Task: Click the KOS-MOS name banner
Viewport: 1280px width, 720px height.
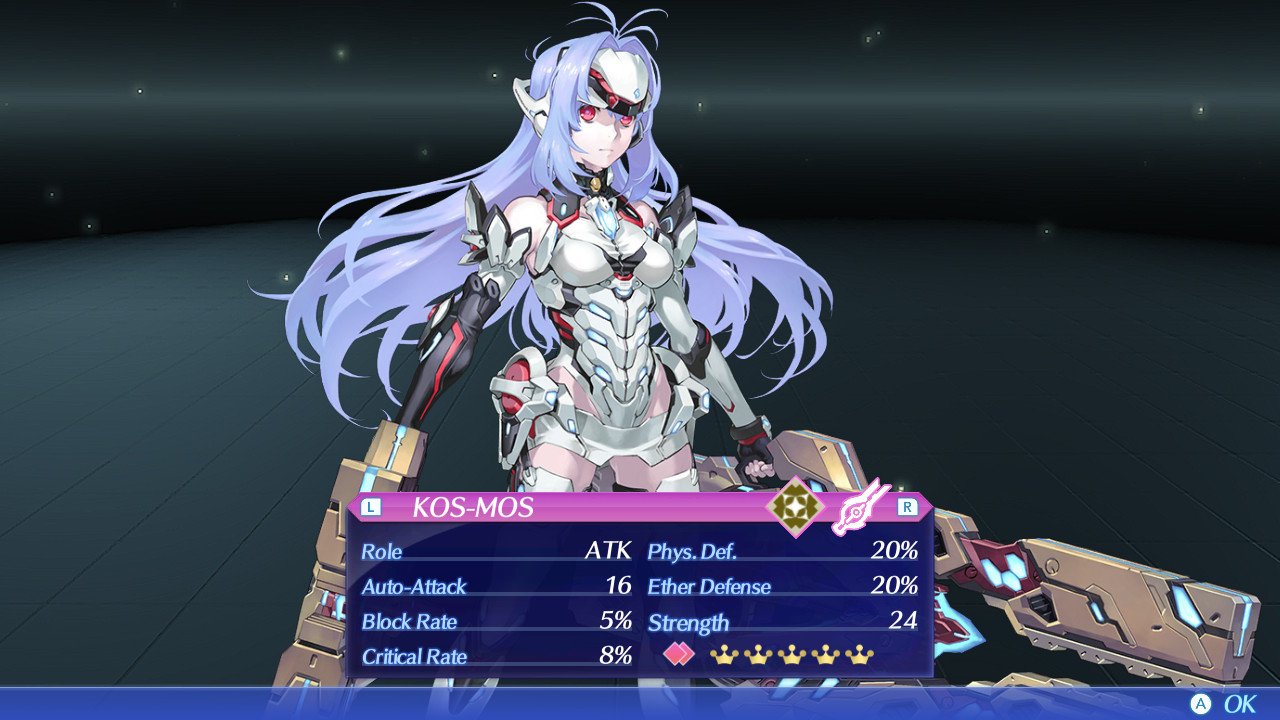Action: [x=470, y=507]
